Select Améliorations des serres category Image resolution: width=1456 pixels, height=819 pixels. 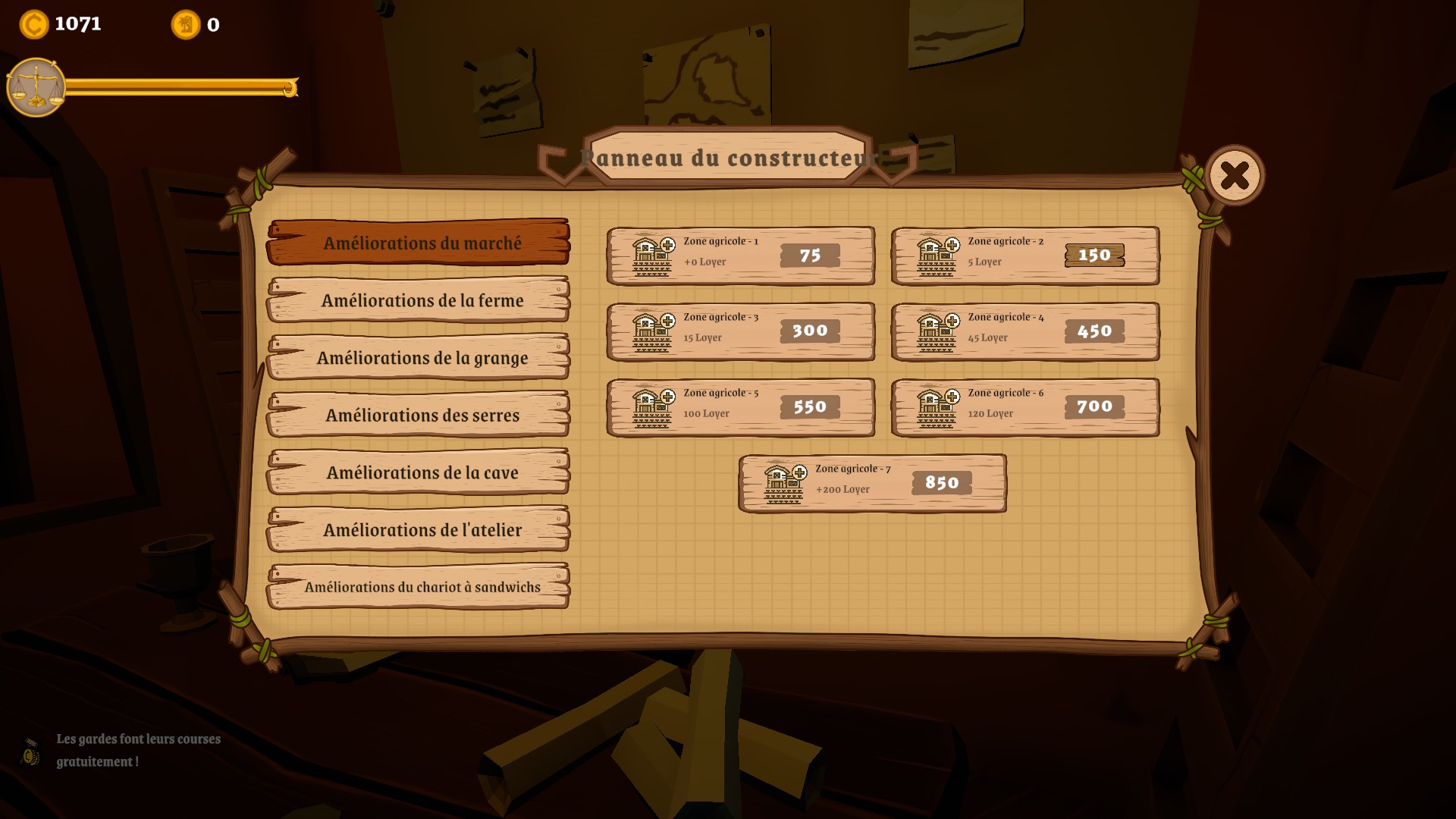pos(417,415)
